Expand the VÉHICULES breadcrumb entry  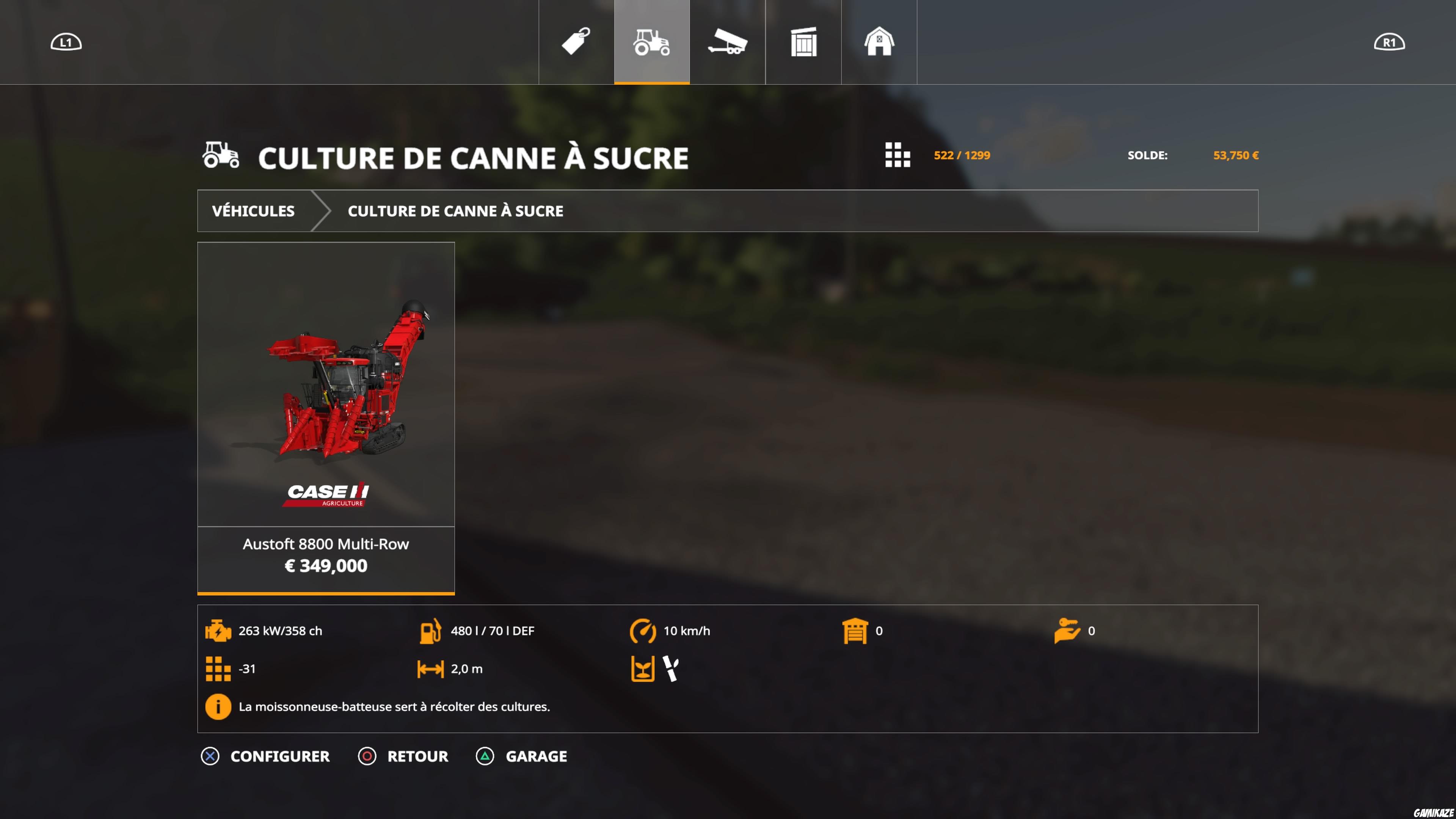coord(253,210)
